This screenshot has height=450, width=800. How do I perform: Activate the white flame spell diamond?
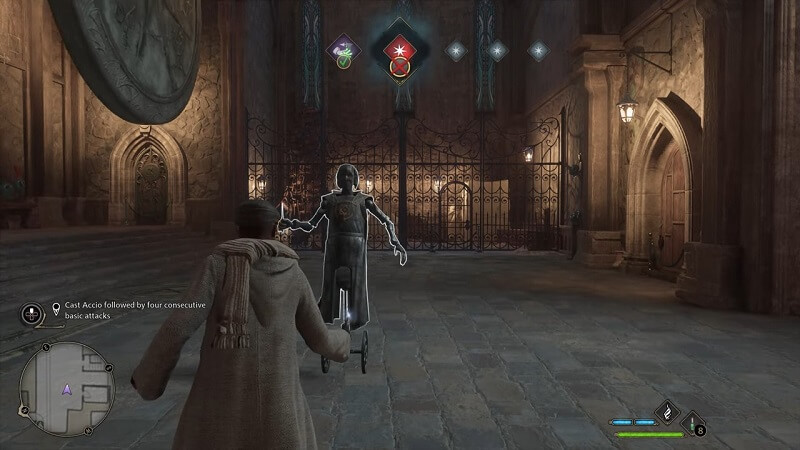tap(667, 411)
